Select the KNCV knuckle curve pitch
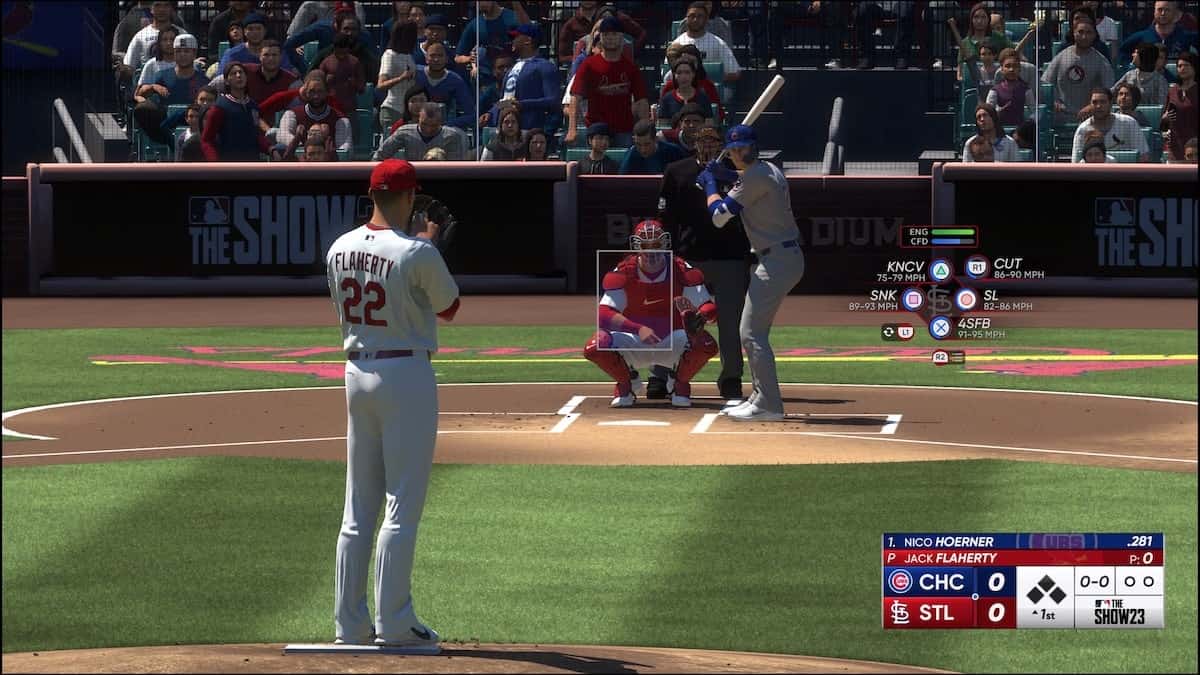 [940, 270]
